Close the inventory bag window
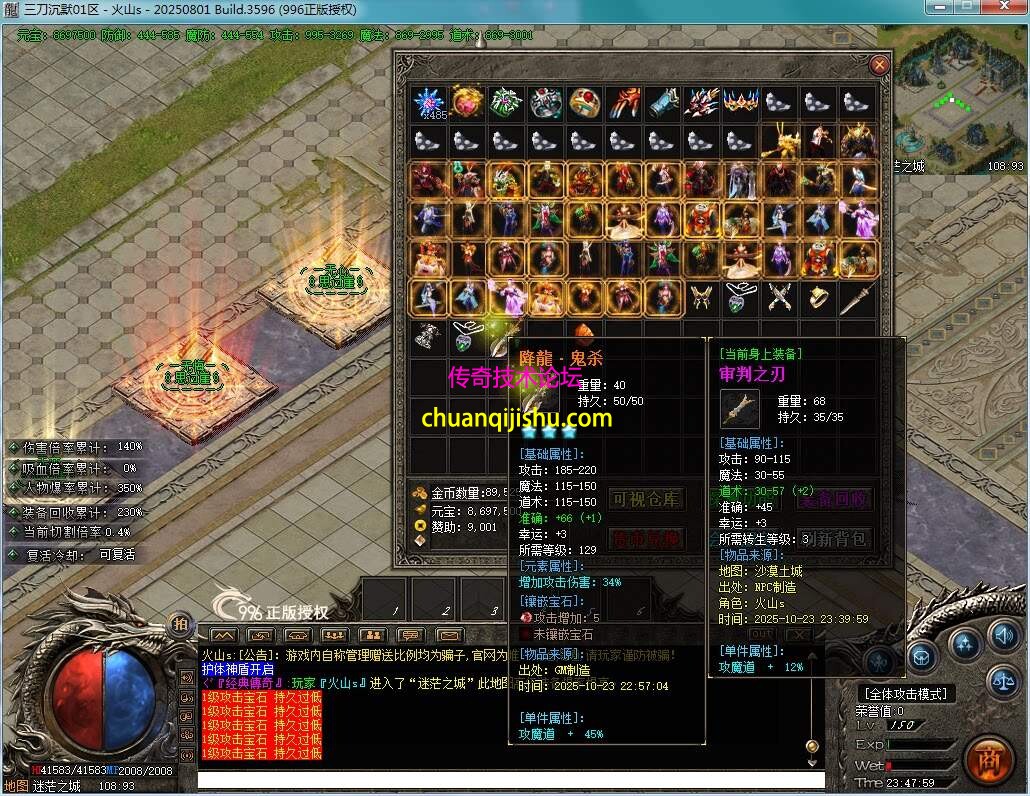Viewport: 1030px width, 796px height. (x=879, y=65)
